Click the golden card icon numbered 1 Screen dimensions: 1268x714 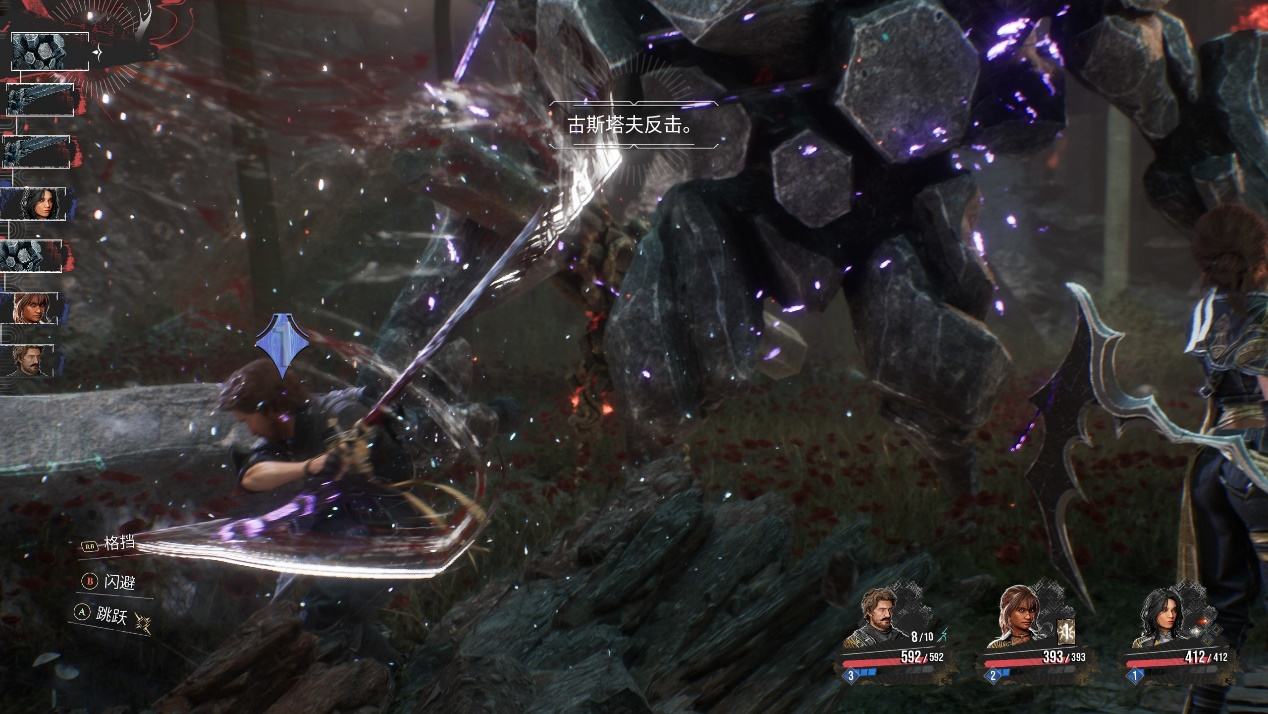pyautogui.click(x=1064, y=631)
